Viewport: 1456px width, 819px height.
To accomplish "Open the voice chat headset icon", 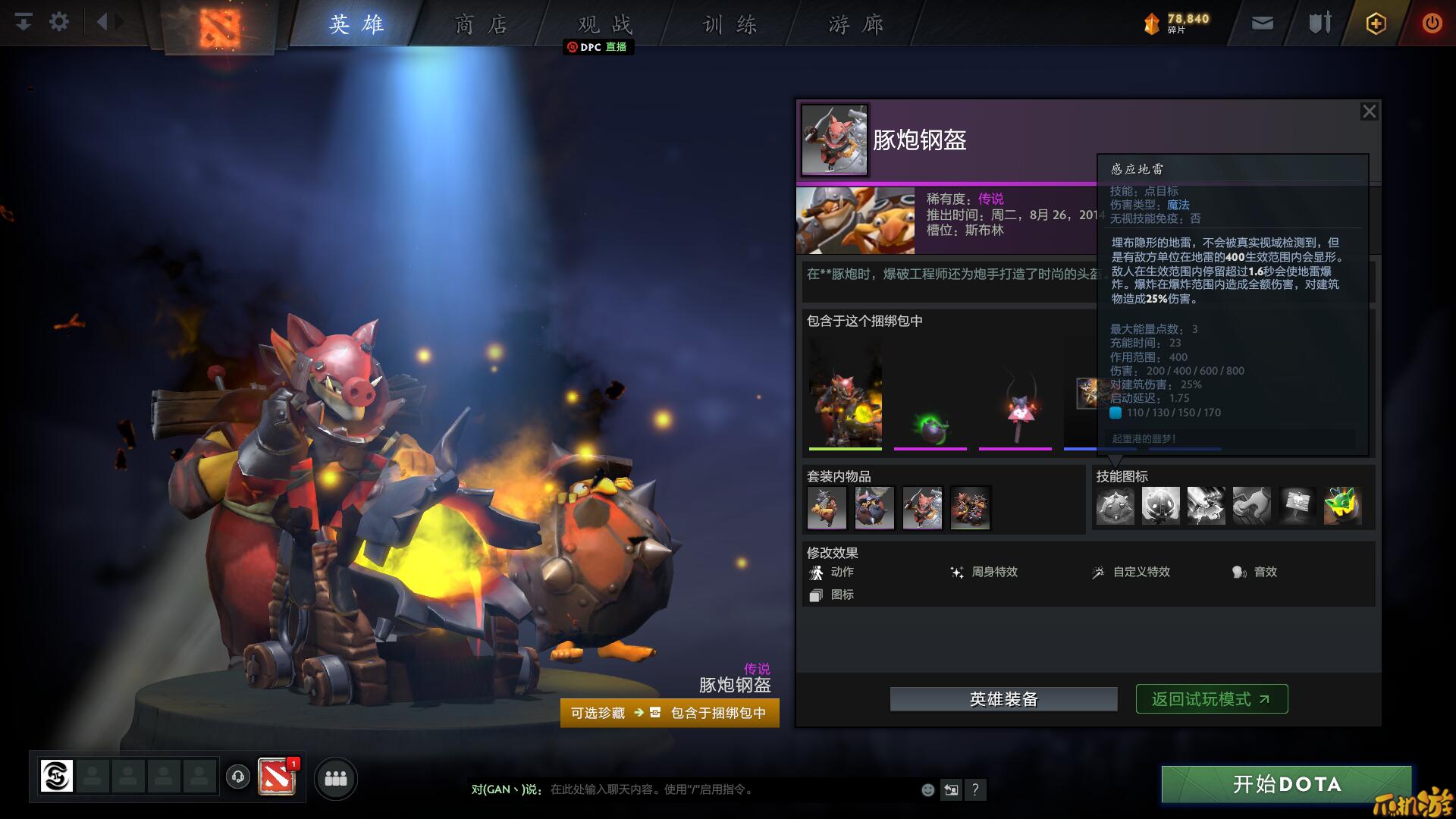I will tap(238, 777).
